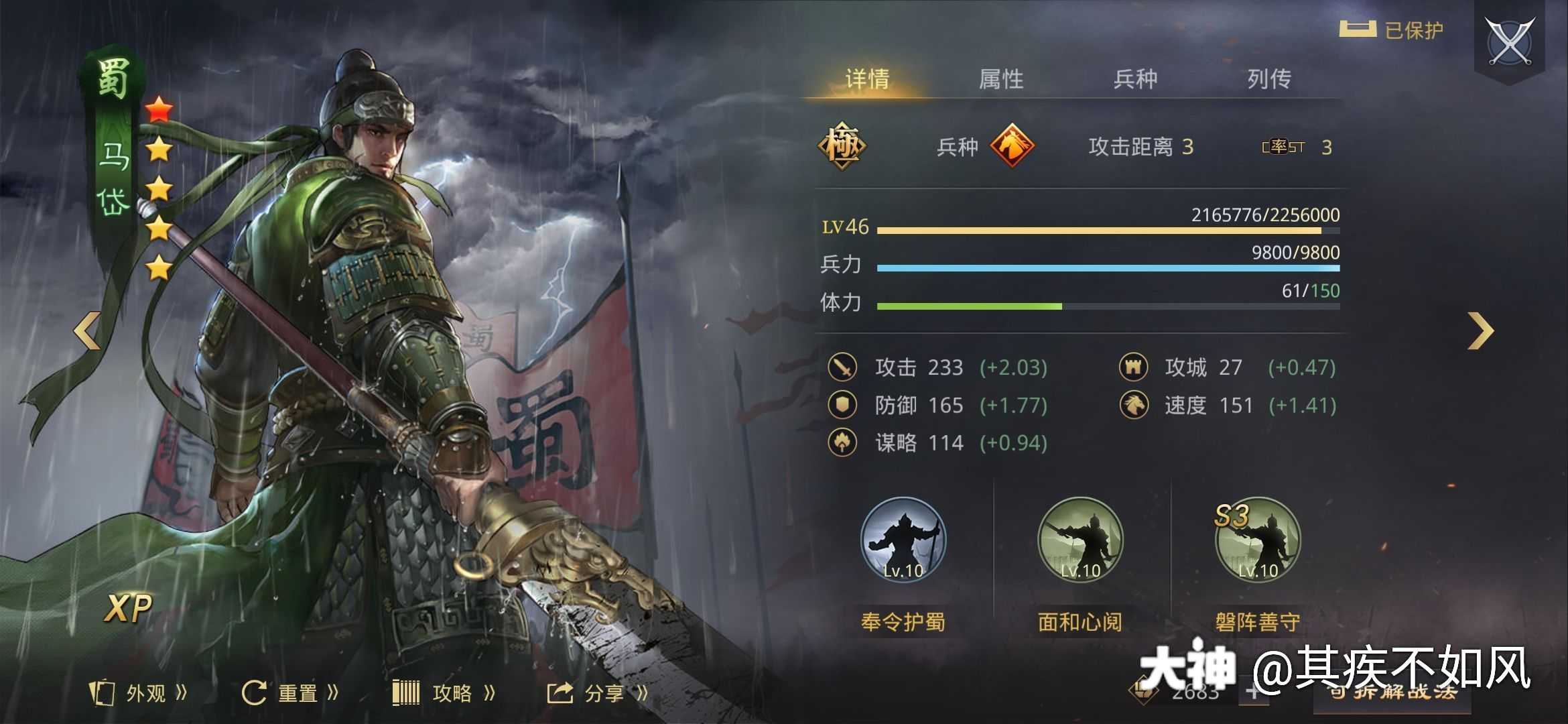Toggle the 極 quality emblem
This screenshot has width=1568, height=724.
843,146
